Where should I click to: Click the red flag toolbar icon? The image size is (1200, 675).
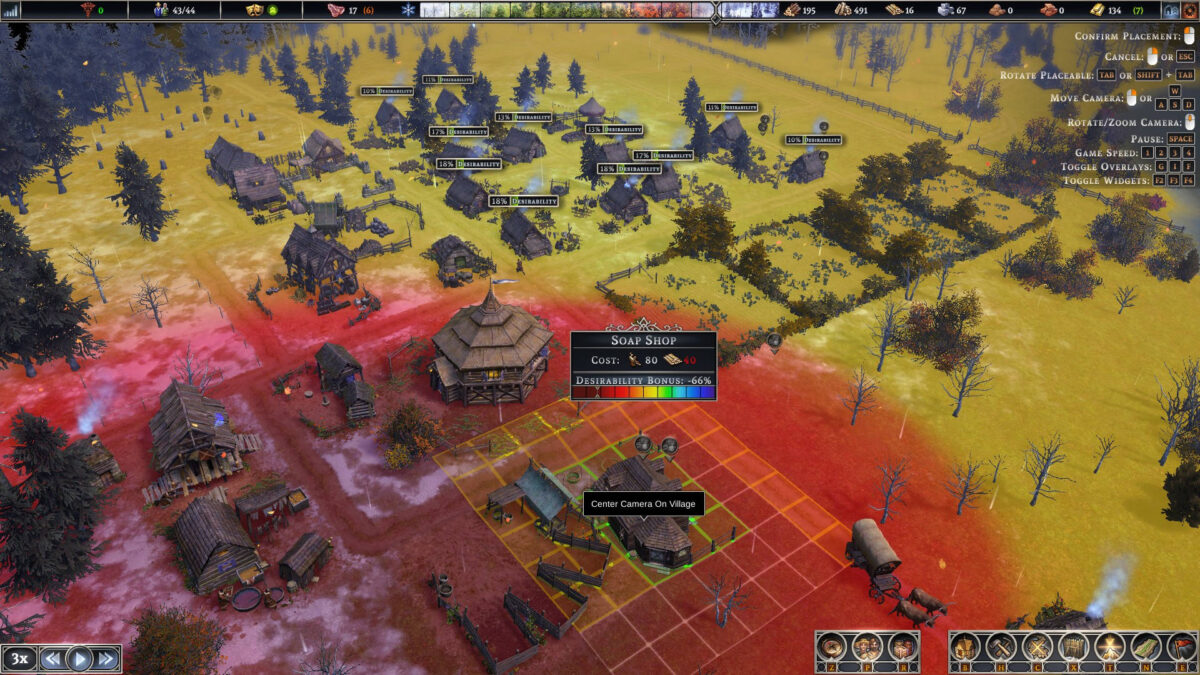[x=1179, y=648]
